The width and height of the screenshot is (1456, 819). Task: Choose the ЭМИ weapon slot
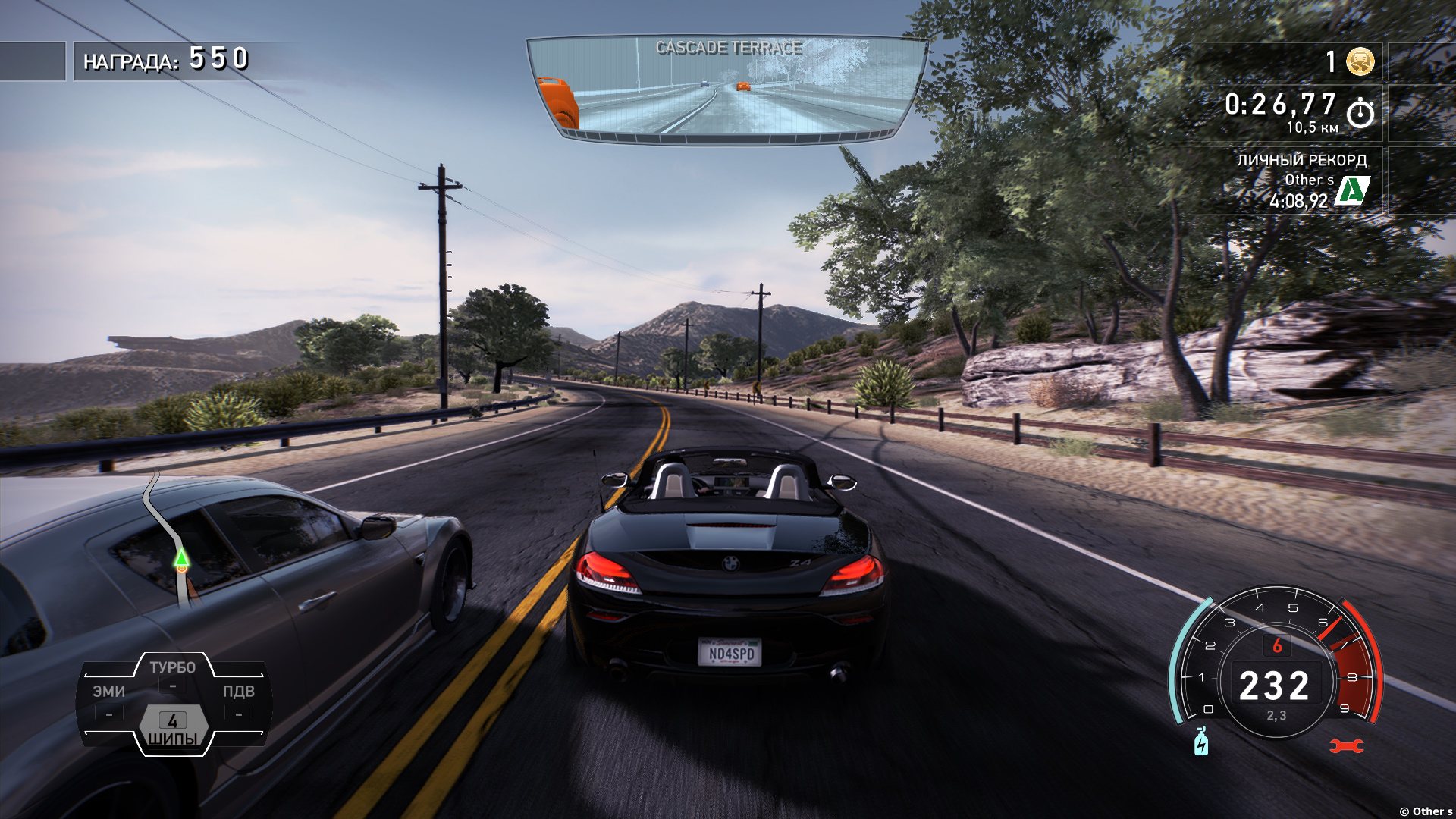(x=109, y=699)
